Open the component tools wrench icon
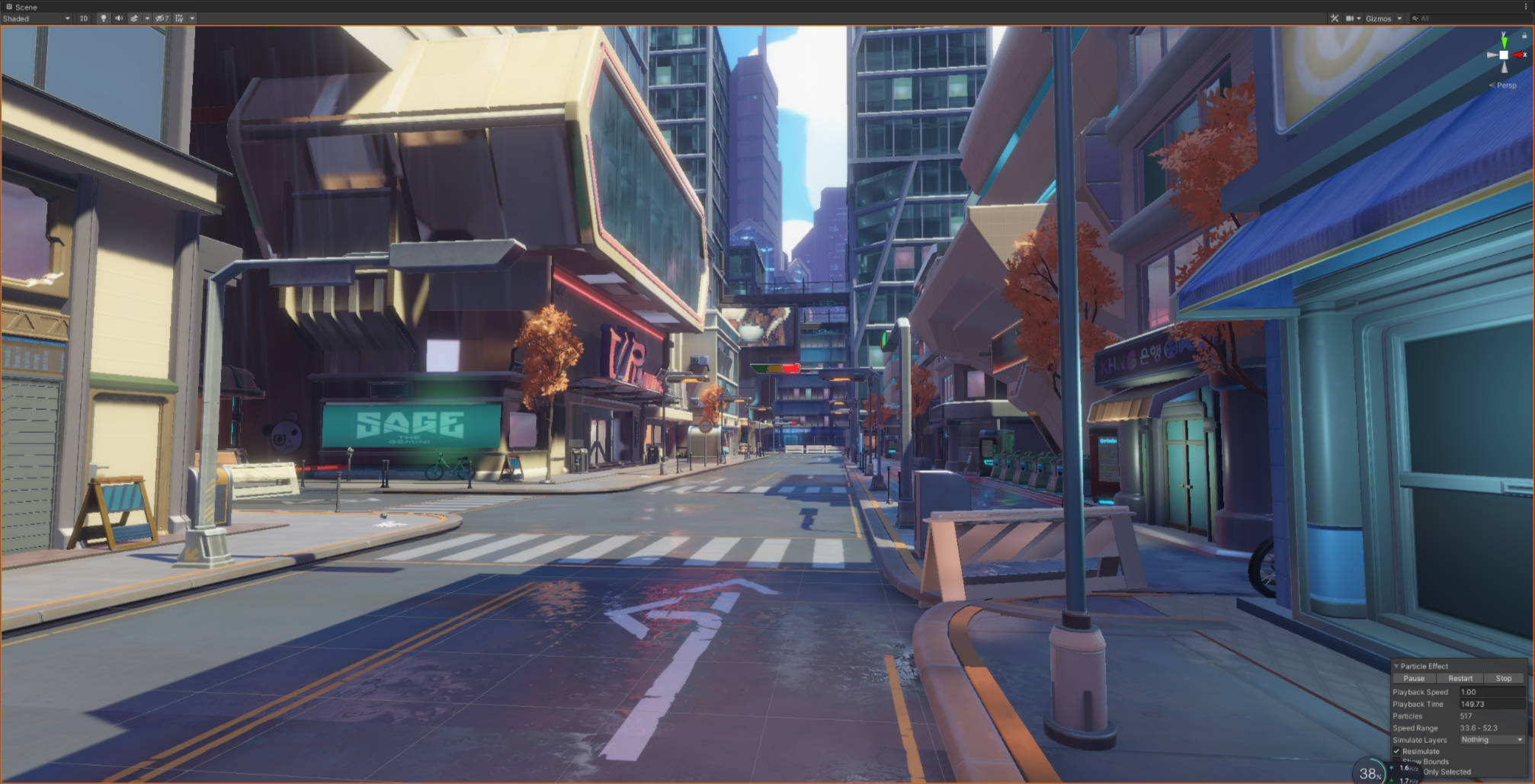 tap(1335, 18)
